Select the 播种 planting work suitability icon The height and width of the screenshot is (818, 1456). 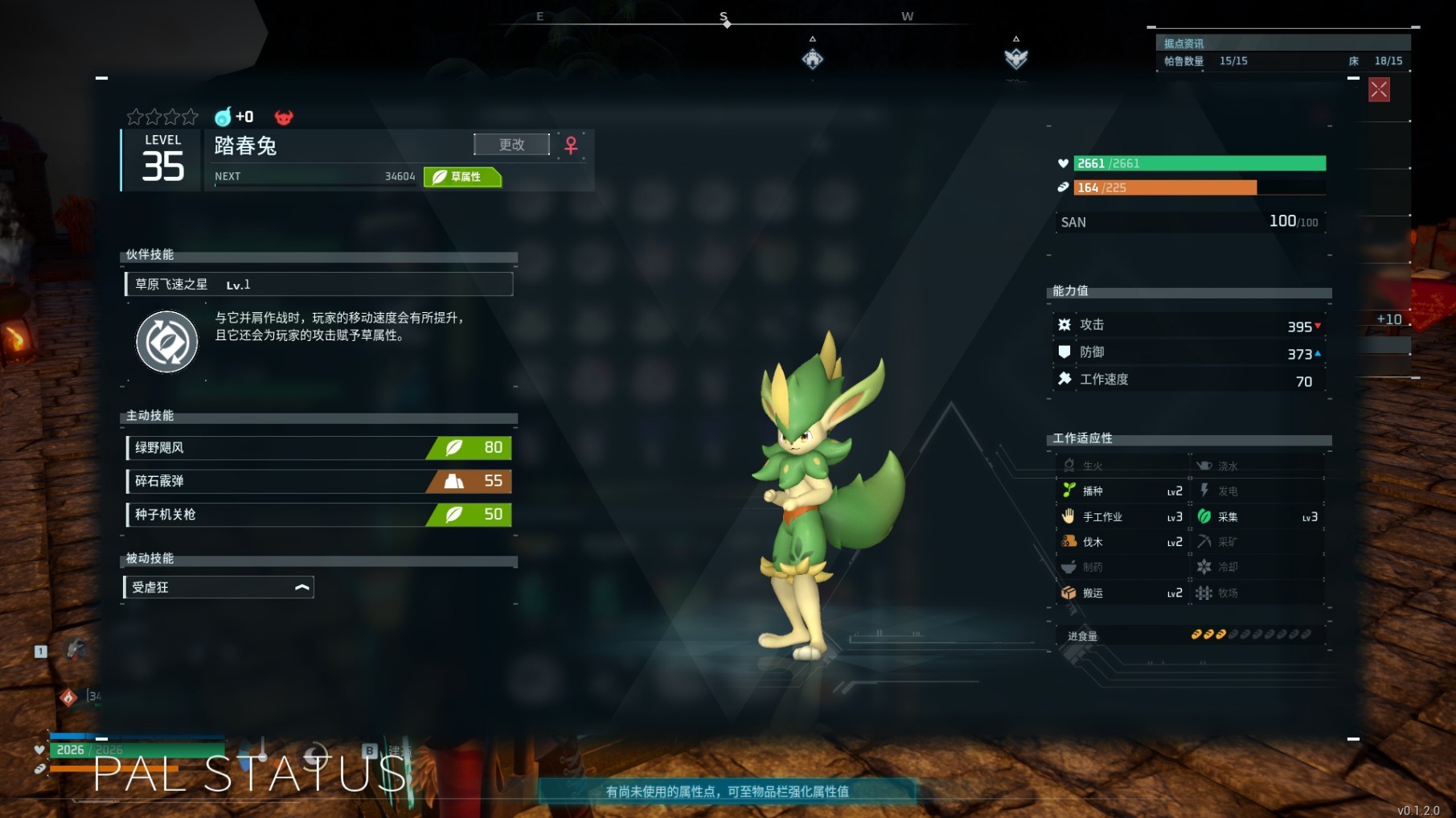[x=1069, y=491]
